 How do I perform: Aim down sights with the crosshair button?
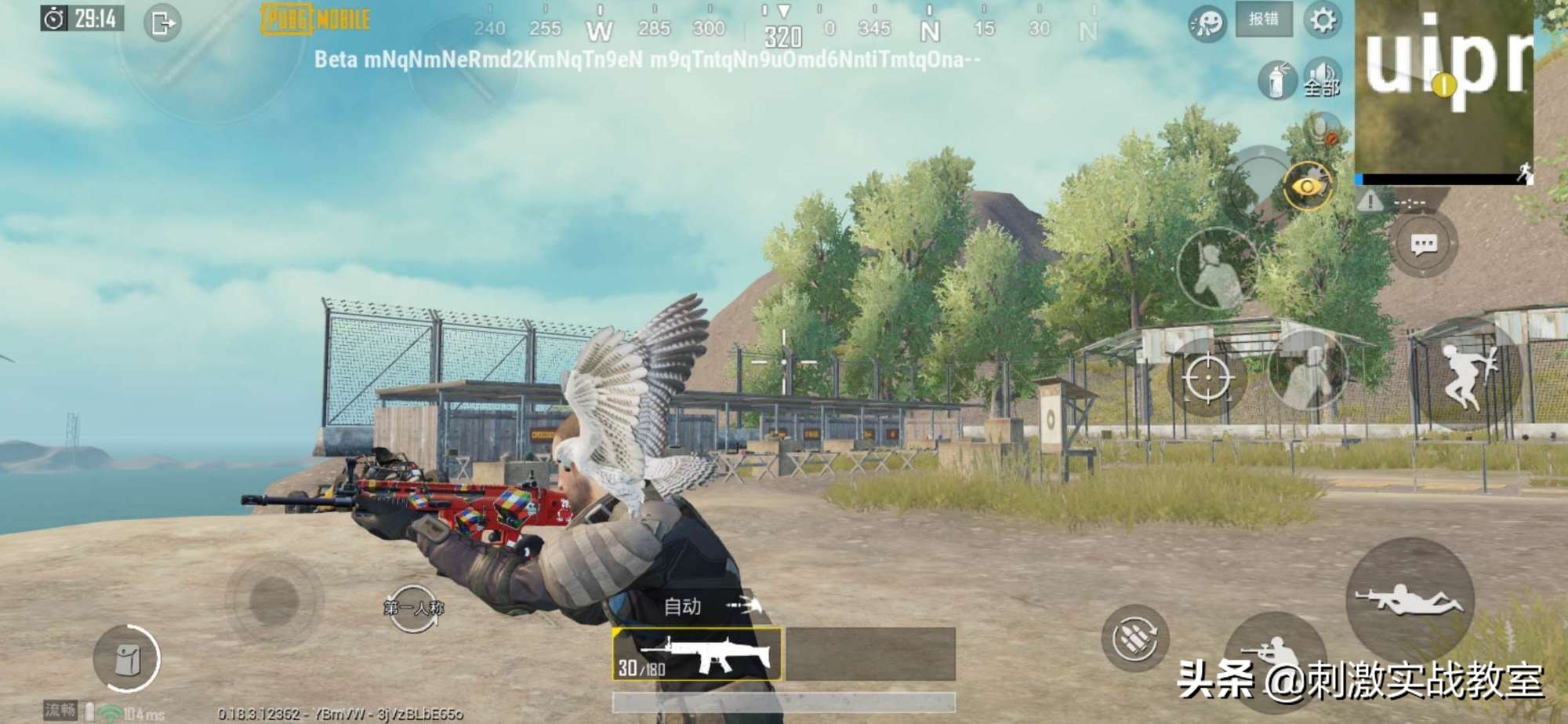click(1207, 378)
